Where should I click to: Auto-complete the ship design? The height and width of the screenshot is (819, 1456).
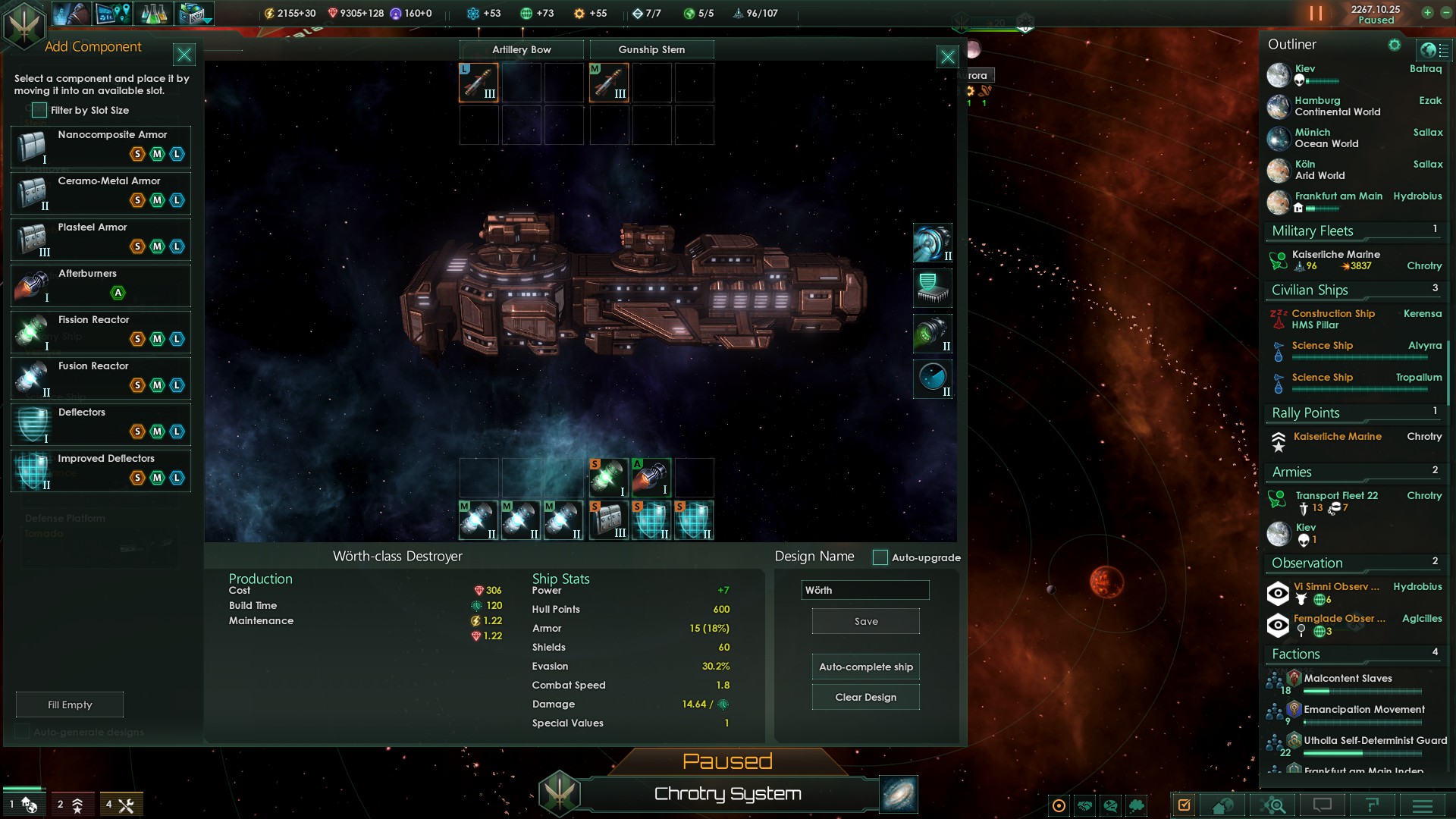coord(865,667)
